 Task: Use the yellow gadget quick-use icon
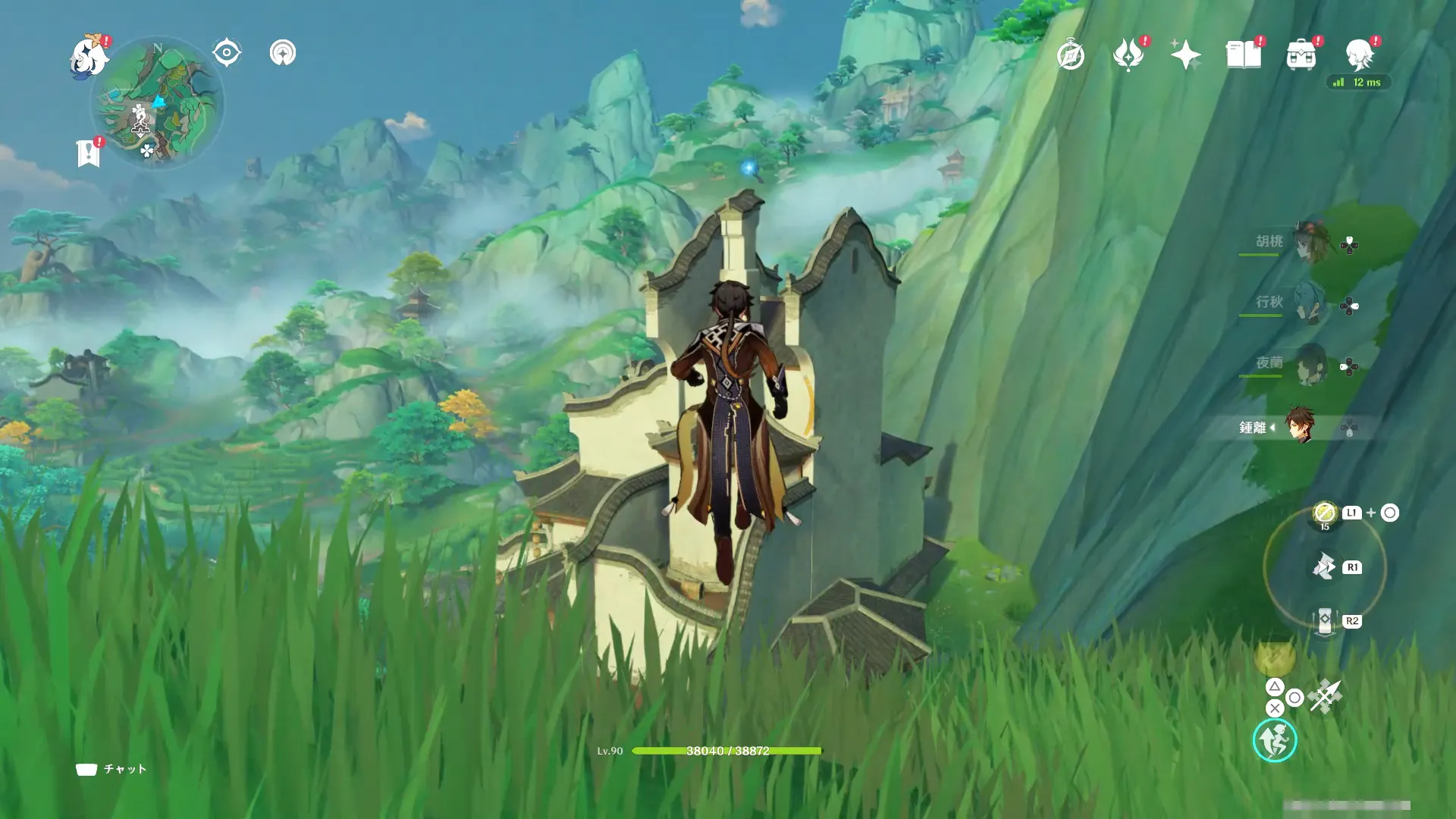point(1324,513)
